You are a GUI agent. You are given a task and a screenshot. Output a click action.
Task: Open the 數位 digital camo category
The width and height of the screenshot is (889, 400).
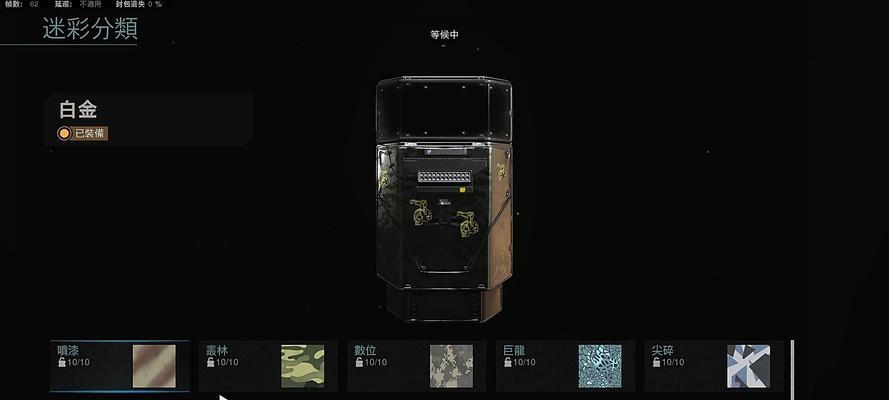pos(416,365)
